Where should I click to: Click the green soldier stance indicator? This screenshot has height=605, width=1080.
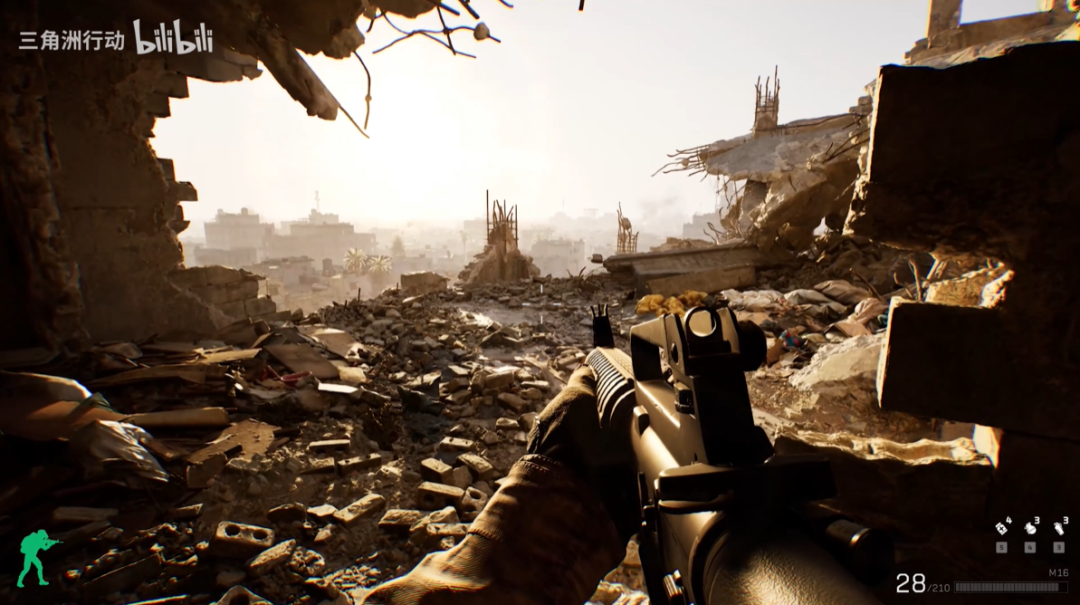pos(36,557)
